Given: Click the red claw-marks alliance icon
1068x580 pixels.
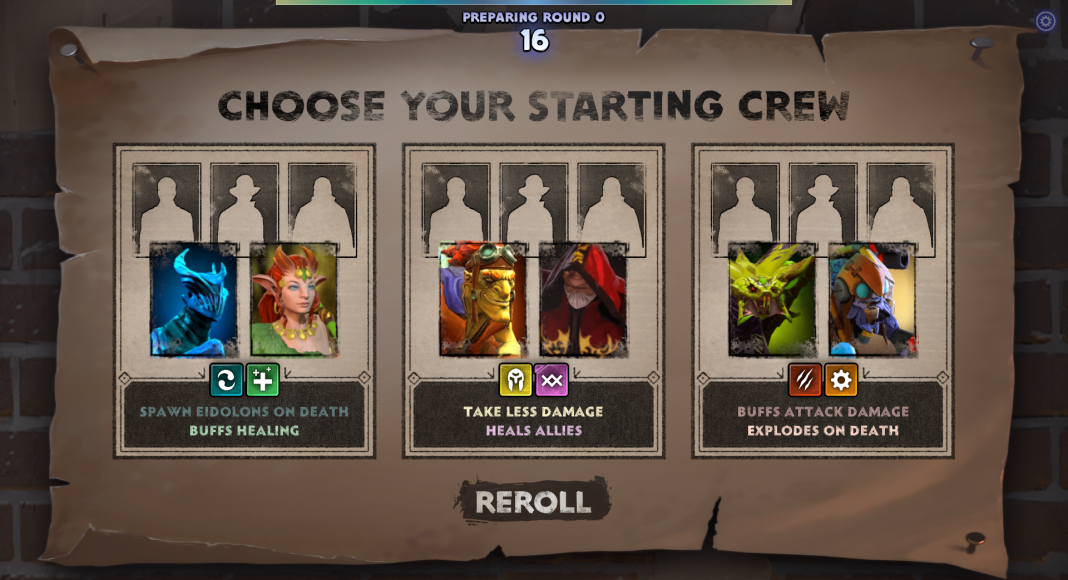Looking at the screenshot, I should point(805,380).
